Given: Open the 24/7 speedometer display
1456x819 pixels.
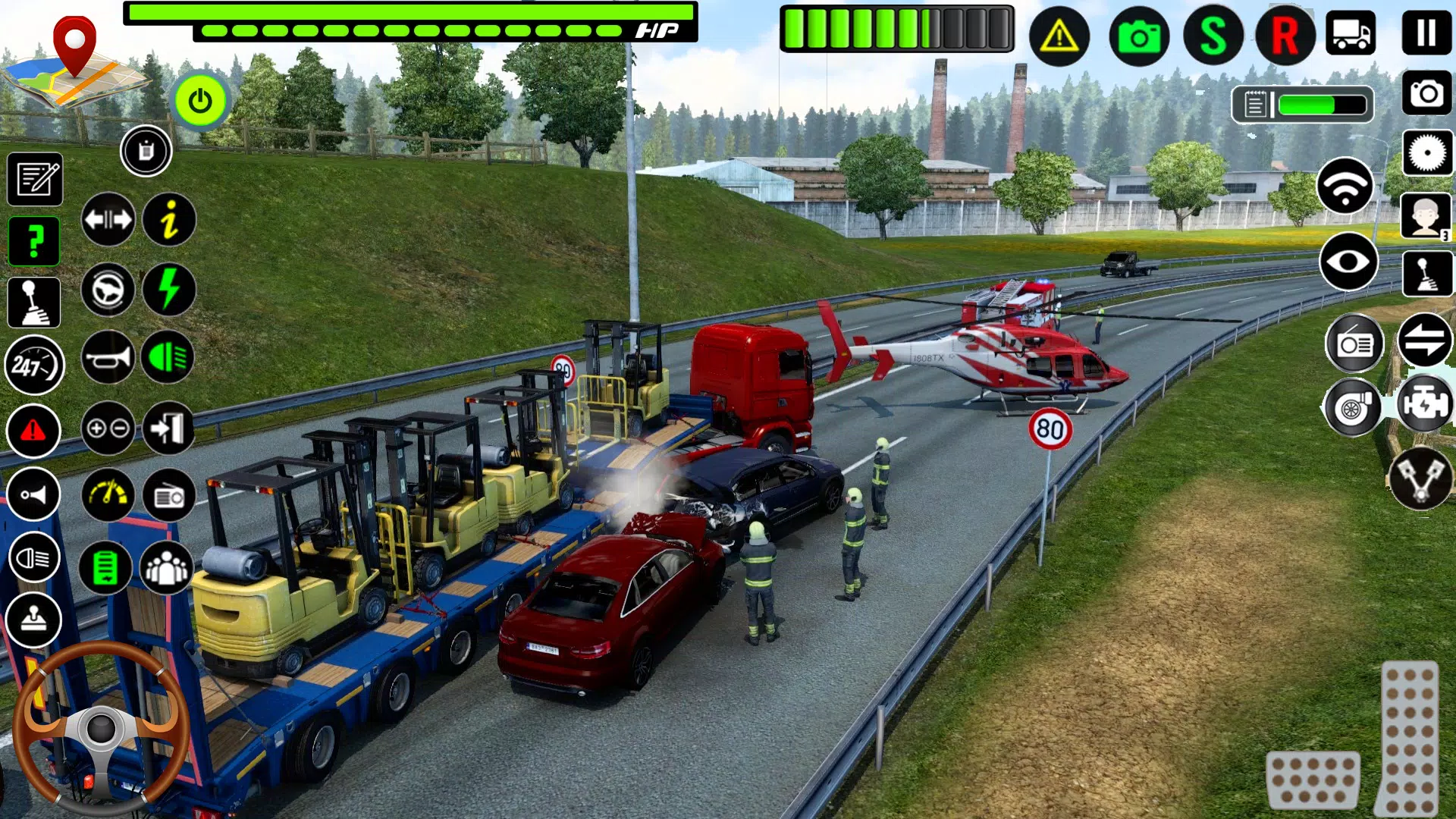Looking at the screenshot, I should click(x=33, y=366).
